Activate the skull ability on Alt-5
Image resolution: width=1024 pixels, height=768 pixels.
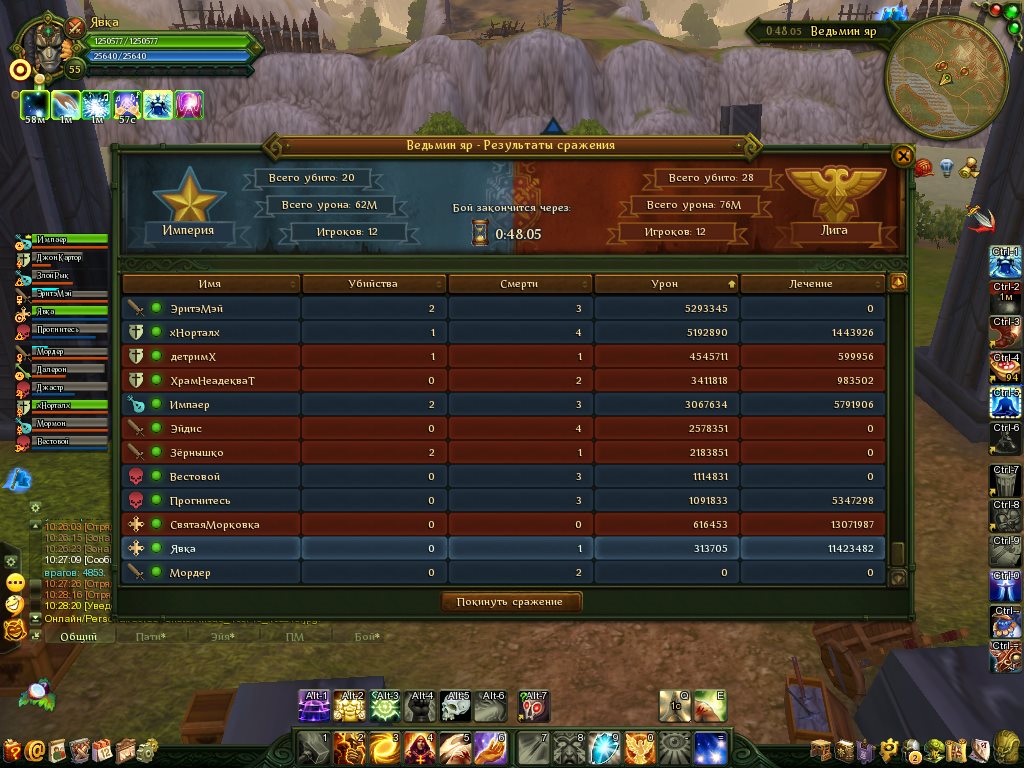tap(456, 706)
